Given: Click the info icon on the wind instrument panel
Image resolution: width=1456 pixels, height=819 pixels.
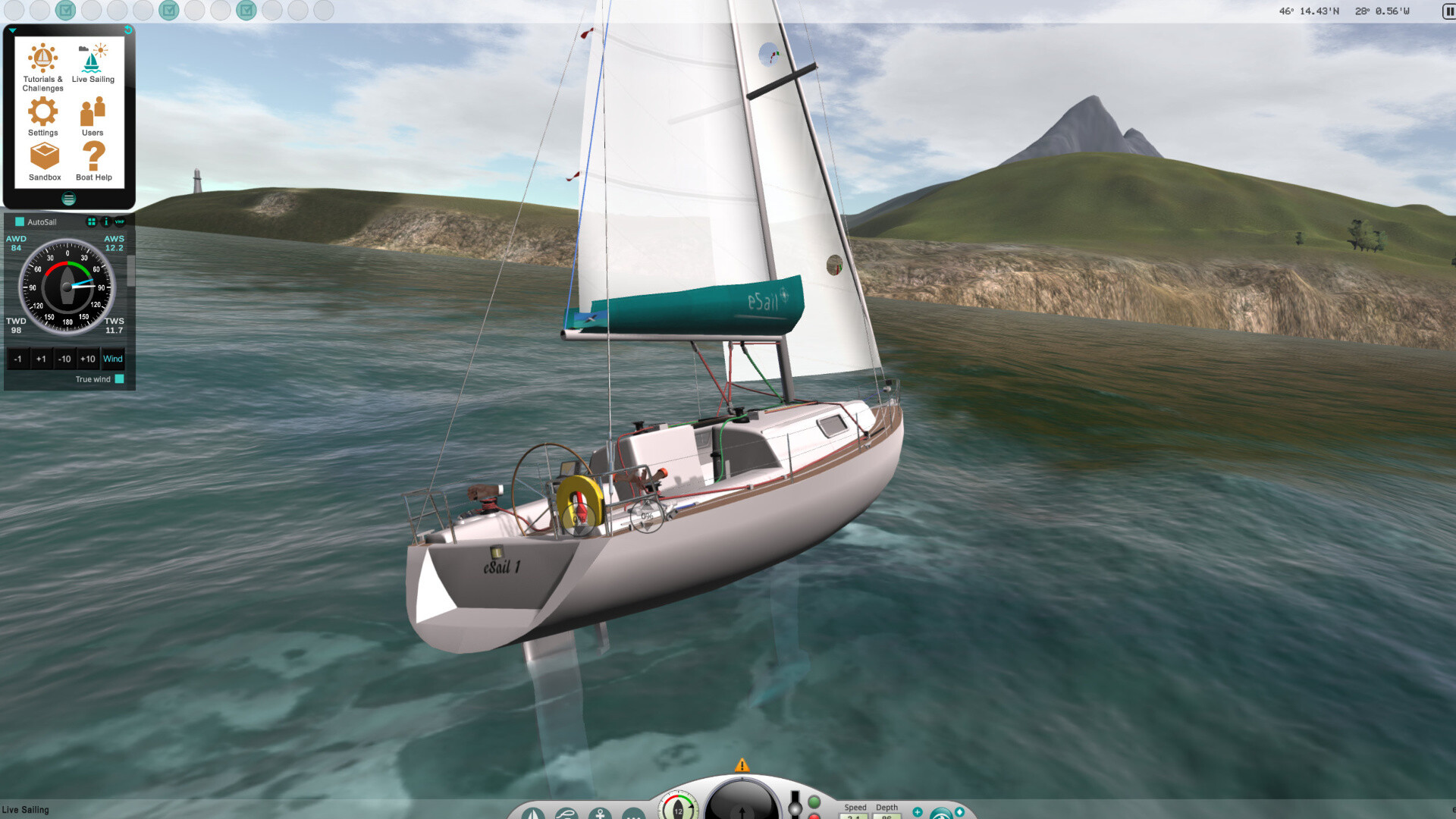Looking at the screenshot, I should pyautogui.click(x=105, y=222).
